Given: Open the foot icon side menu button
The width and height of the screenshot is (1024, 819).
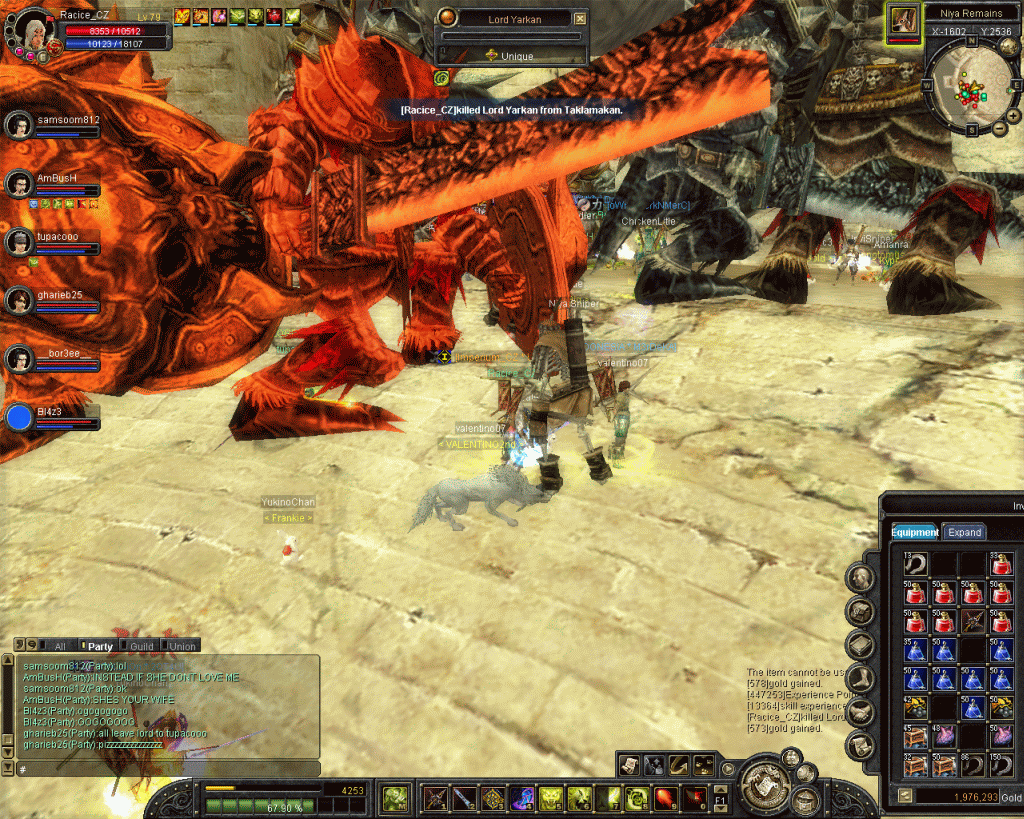Looking at the screenshot, I should click(861, 679).
